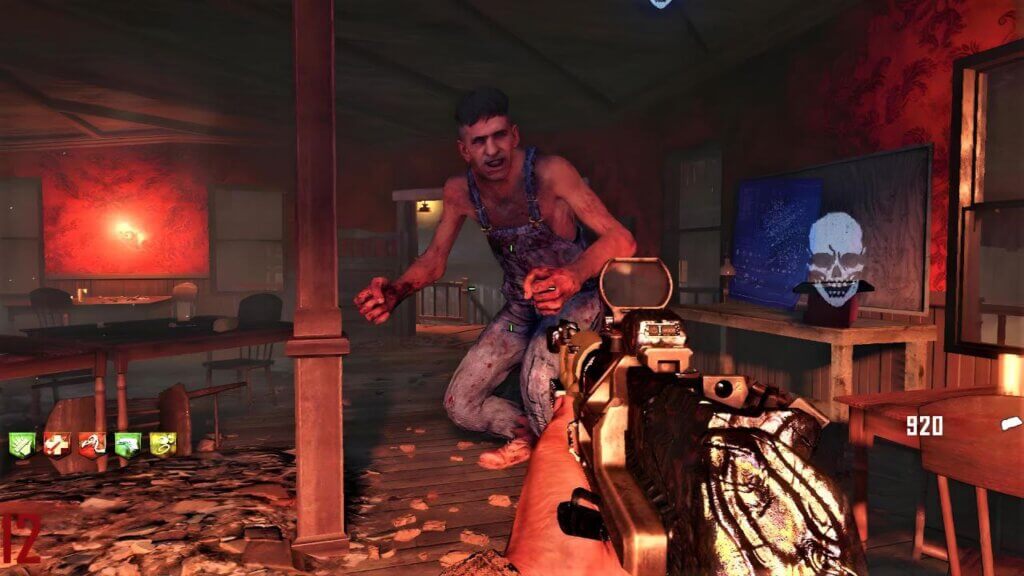
Task: Choose the red Vulture Aid bird perk
Action: (x=92, y=444)
